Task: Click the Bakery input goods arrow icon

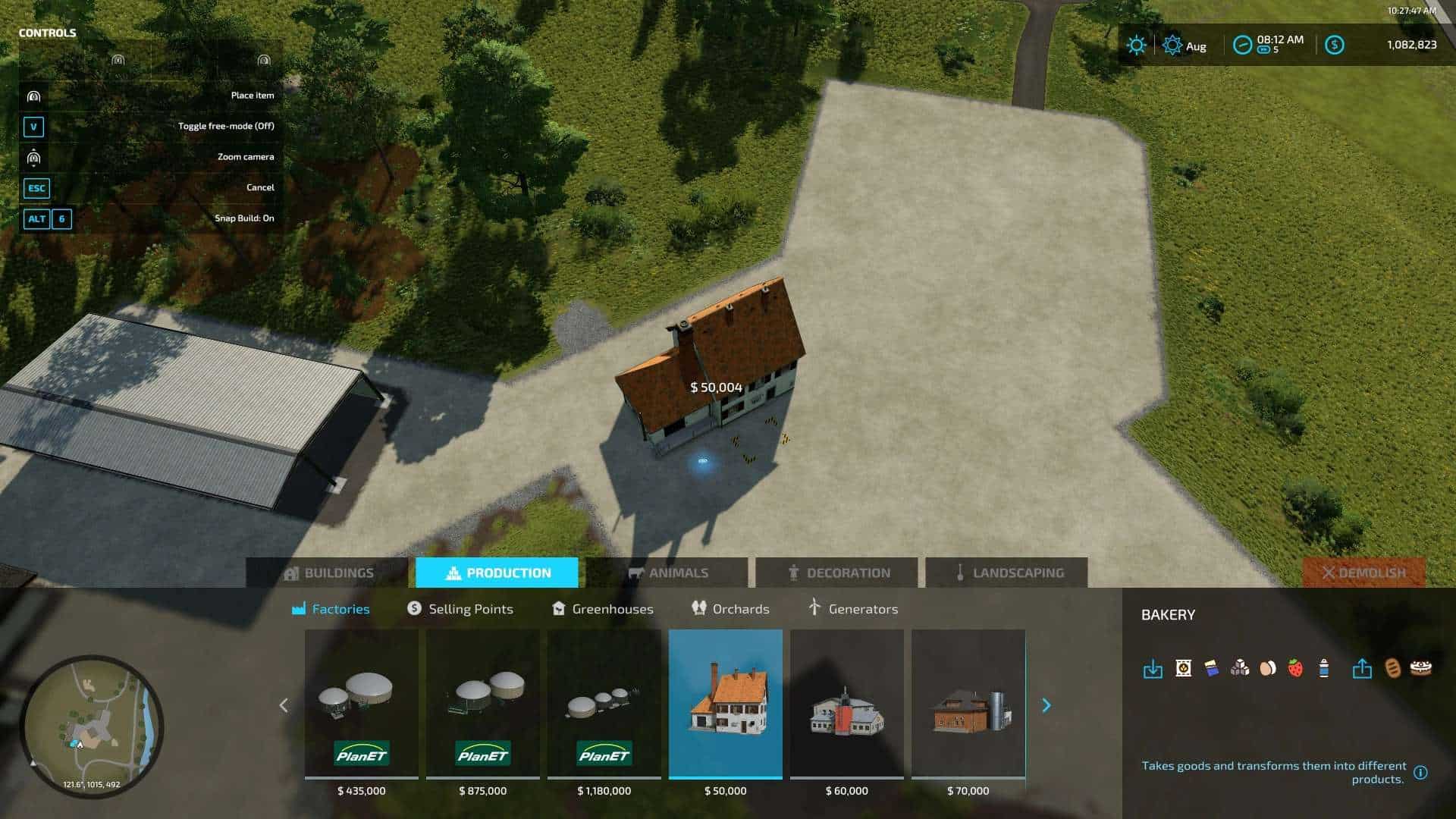Action: click(1153, 667)
